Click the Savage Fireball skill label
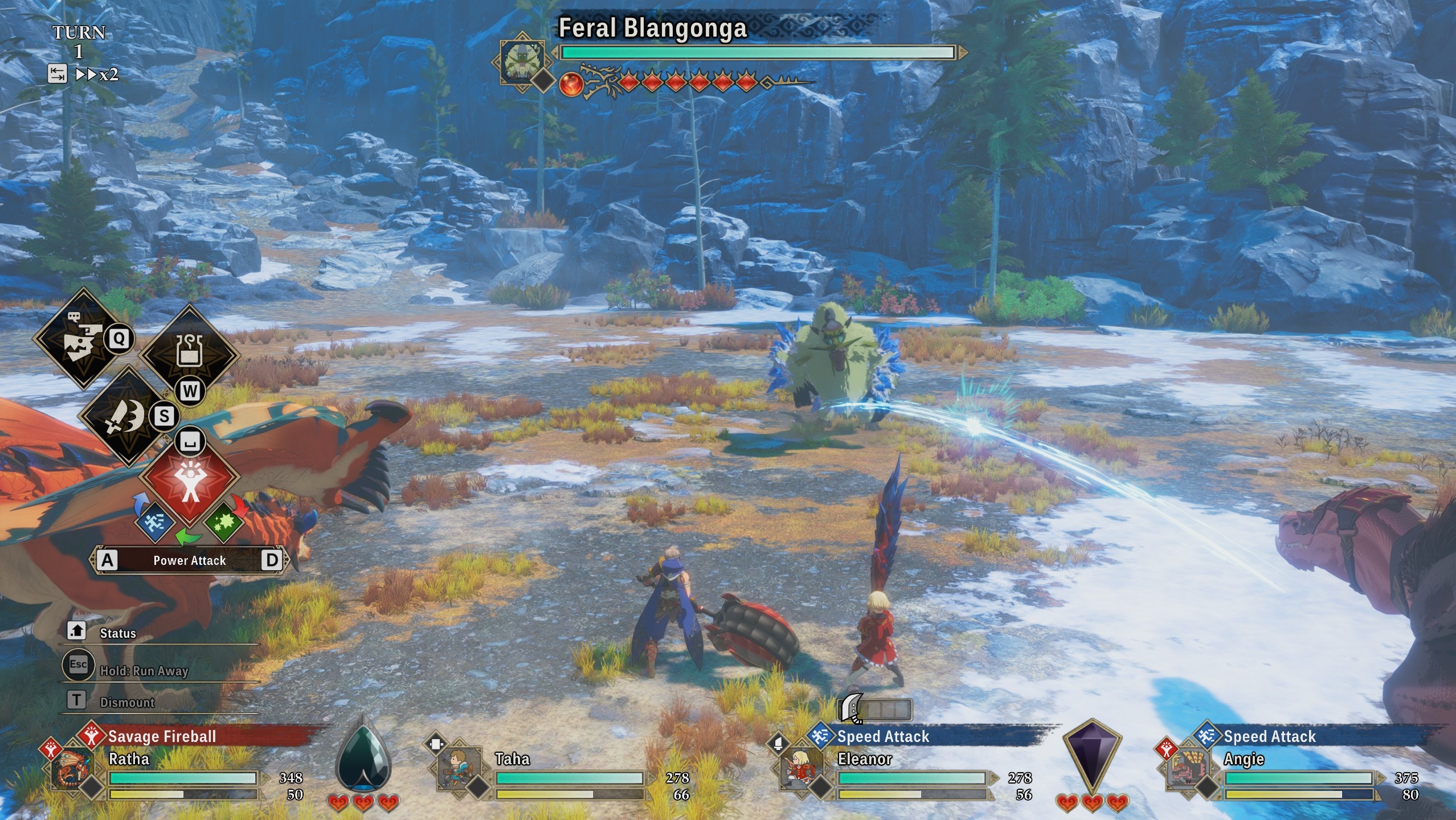Viewport: 1456px width, 820px height. [162, 736]
